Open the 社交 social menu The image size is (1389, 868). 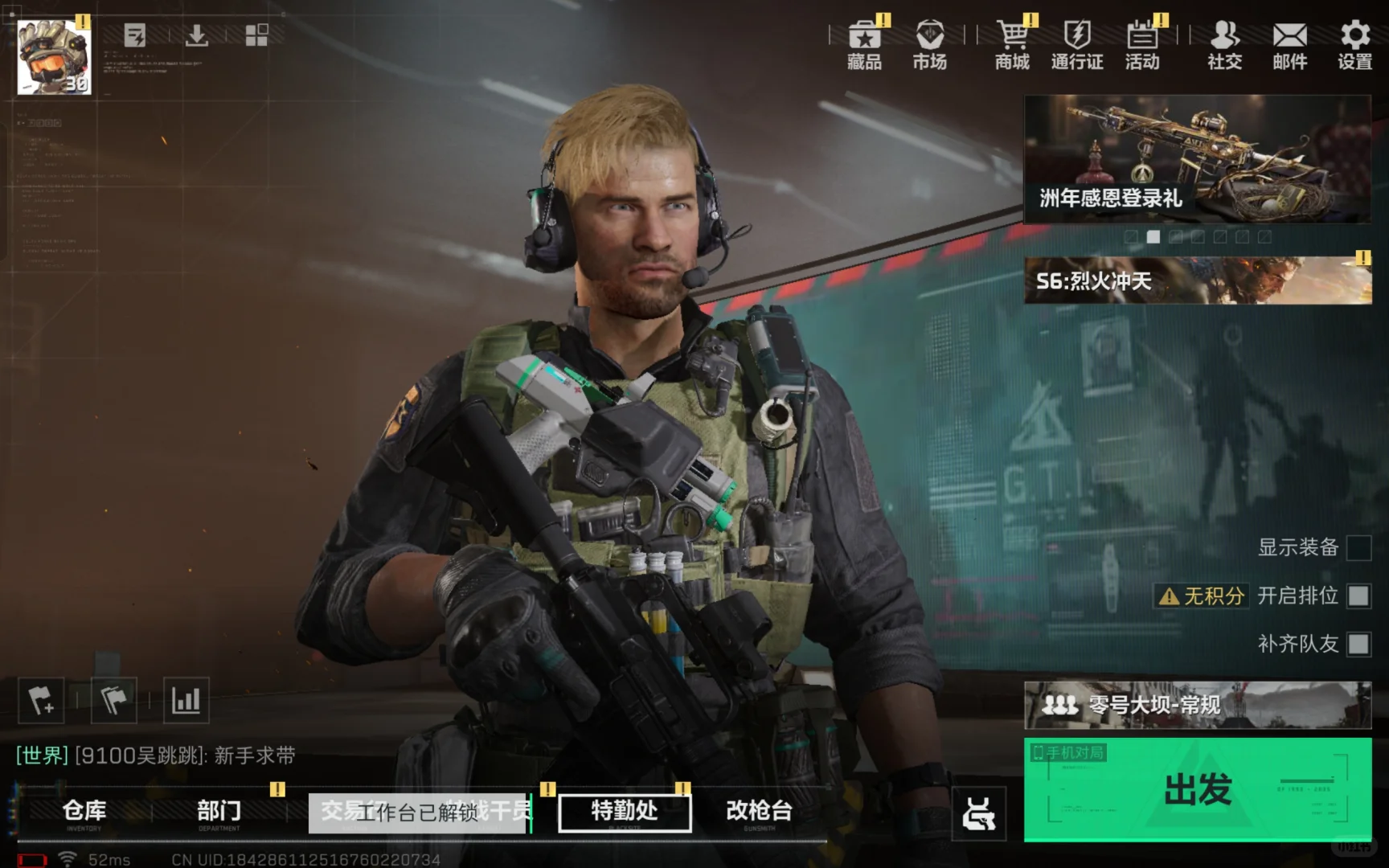(x=1224, y=45)
